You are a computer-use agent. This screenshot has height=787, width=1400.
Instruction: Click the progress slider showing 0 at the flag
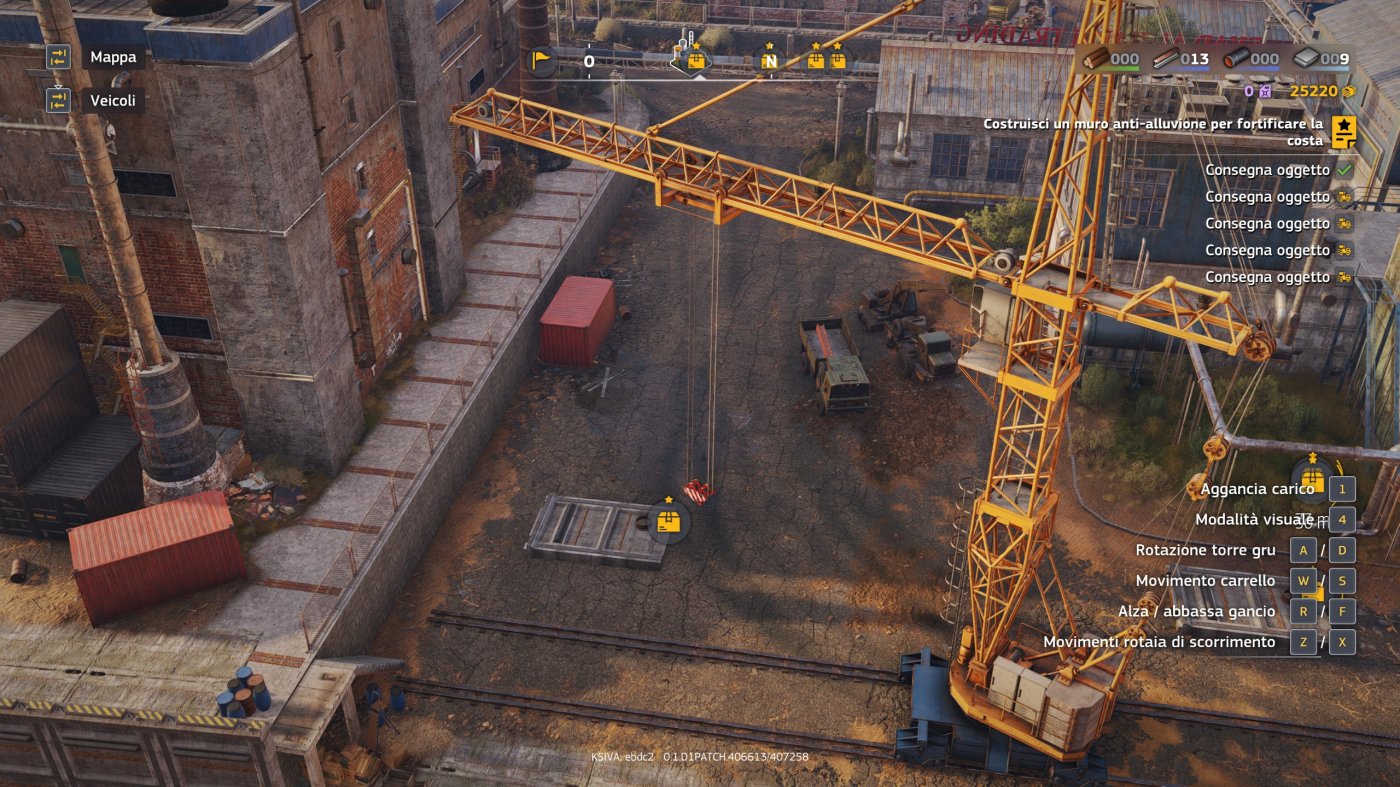point(587,60)
